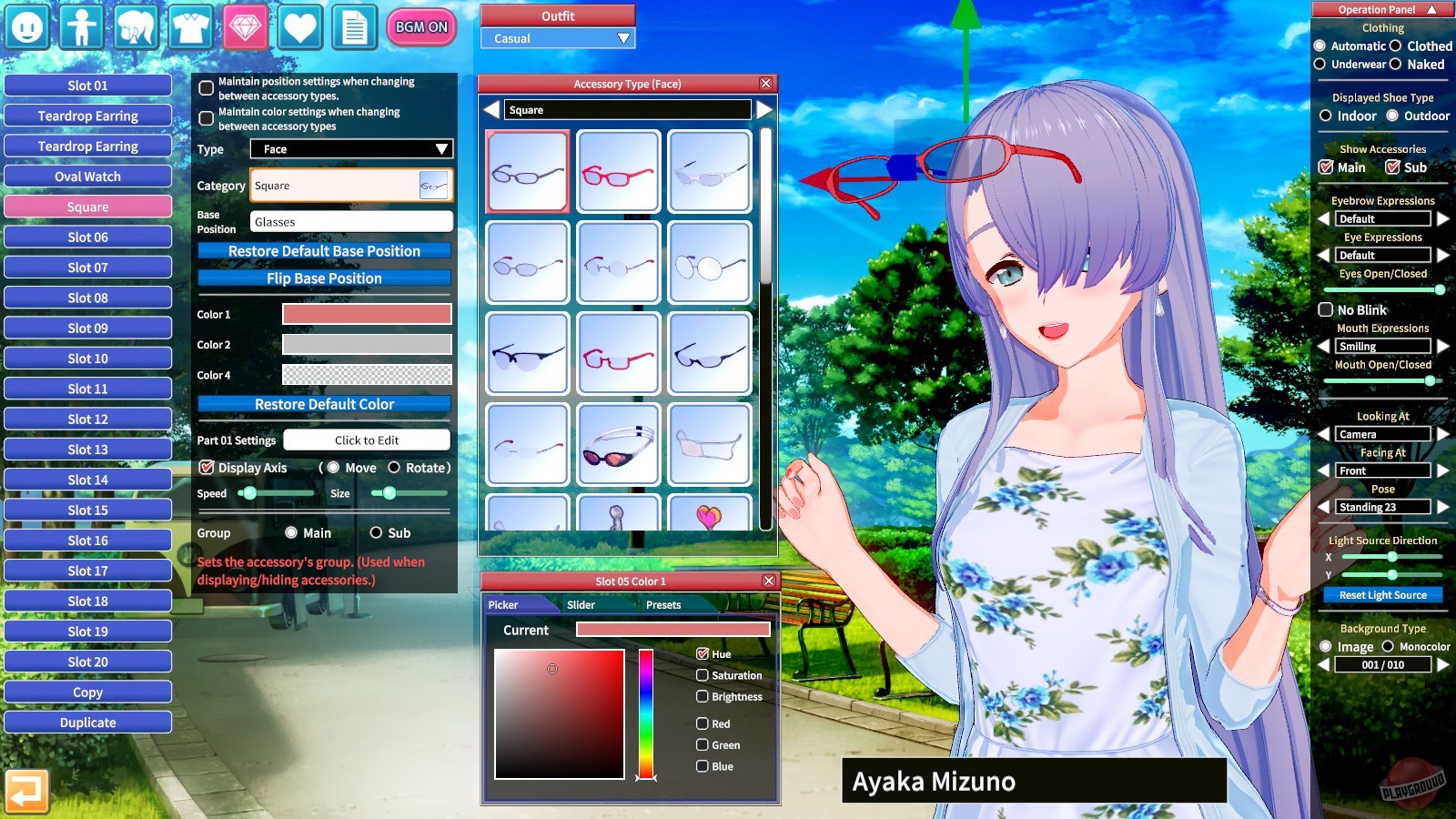Uncheck the Main checkbox under Show Accessories
This screenshot has height=819, width=1456.
click(1326, 167)
